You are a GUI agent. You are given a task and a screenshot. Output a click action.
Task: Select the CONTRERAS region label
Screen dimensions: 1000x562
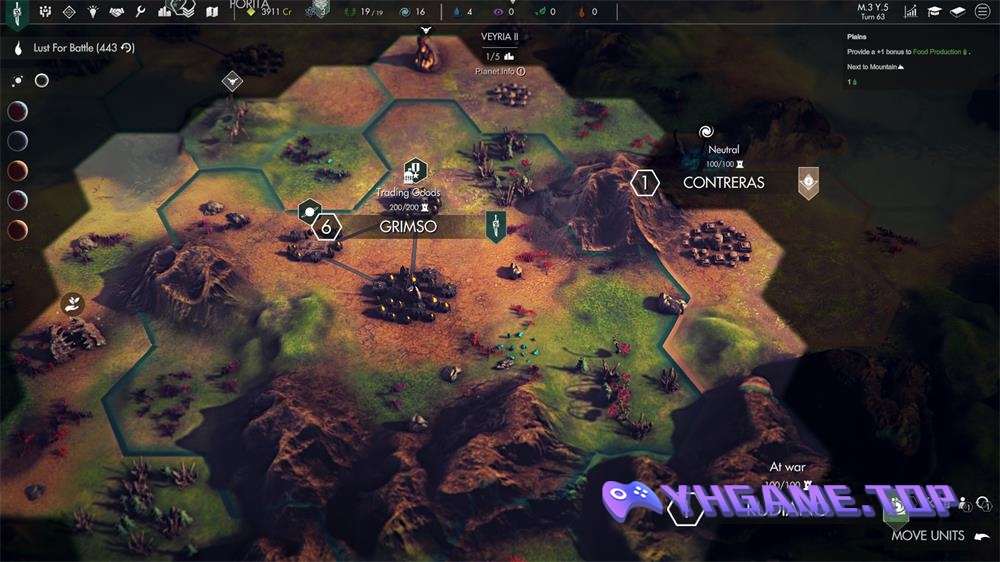click(723, 183)
